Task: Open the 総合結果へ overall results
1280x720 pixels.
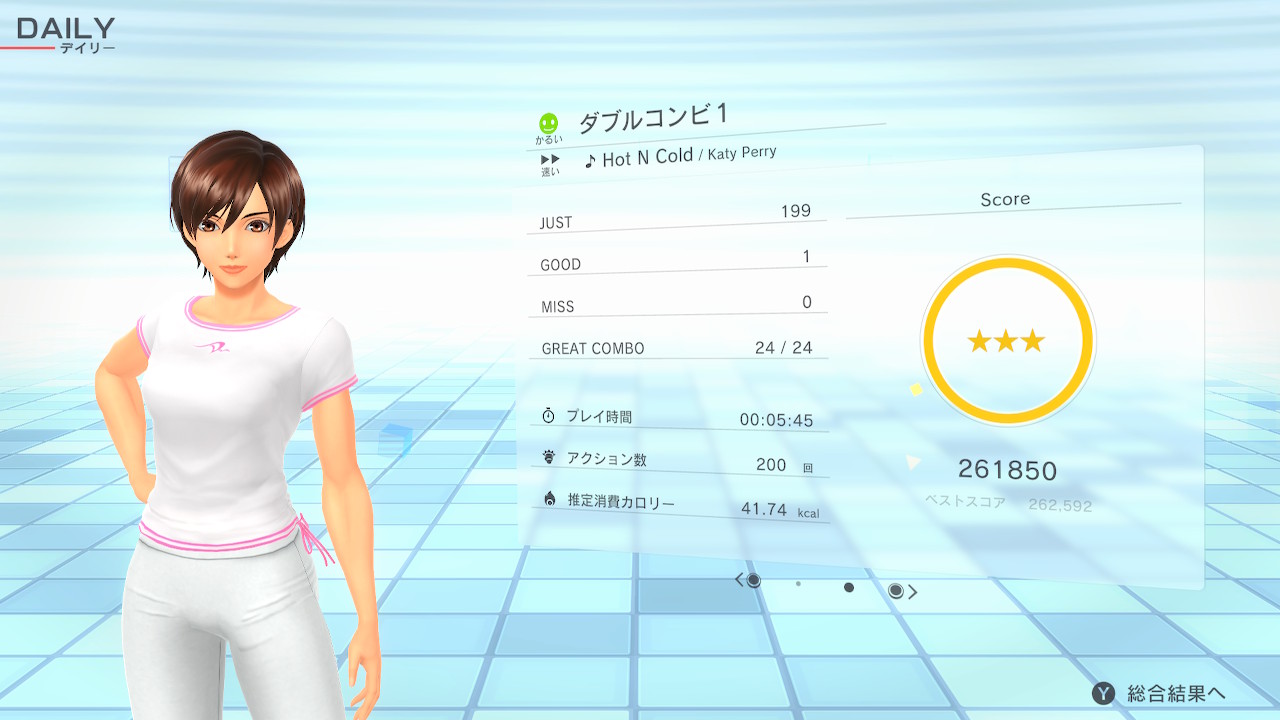Action: pos(1160,693)
